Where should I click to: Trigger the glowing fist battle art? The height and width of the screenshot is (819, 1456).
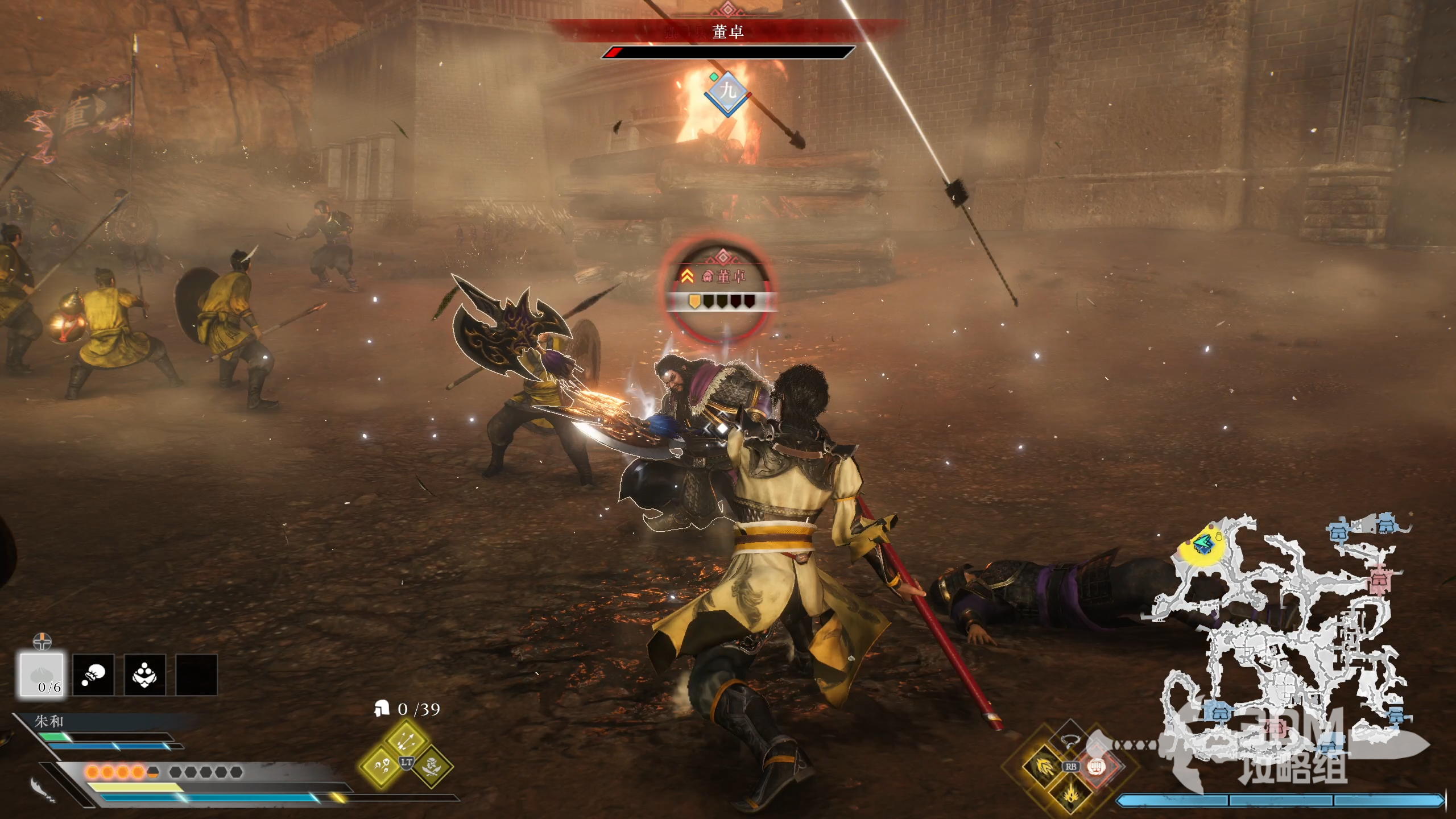click(1095, 767)
